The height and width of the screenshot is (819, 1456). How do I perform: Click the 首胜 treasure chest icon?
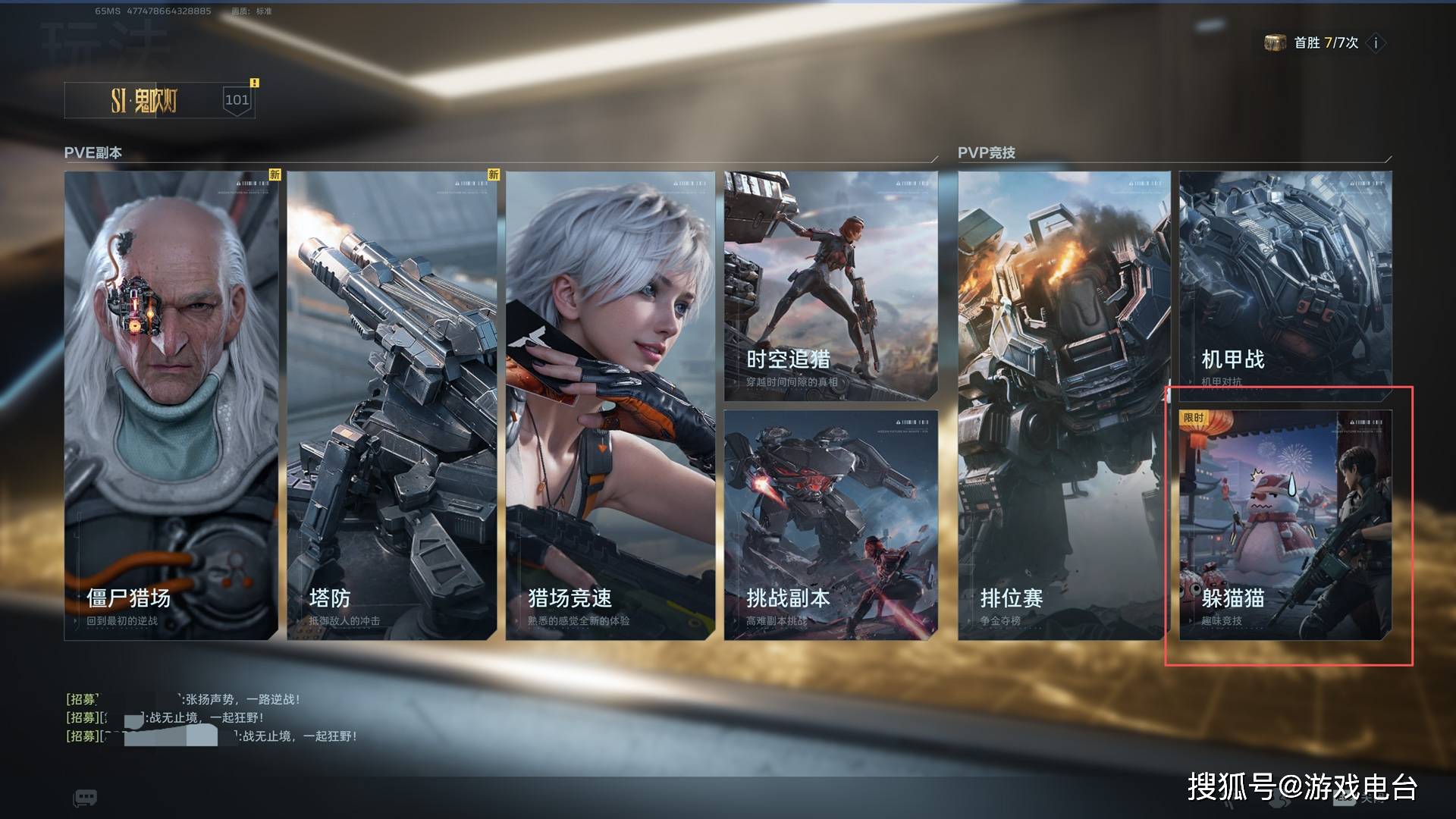click(1275, 43)
